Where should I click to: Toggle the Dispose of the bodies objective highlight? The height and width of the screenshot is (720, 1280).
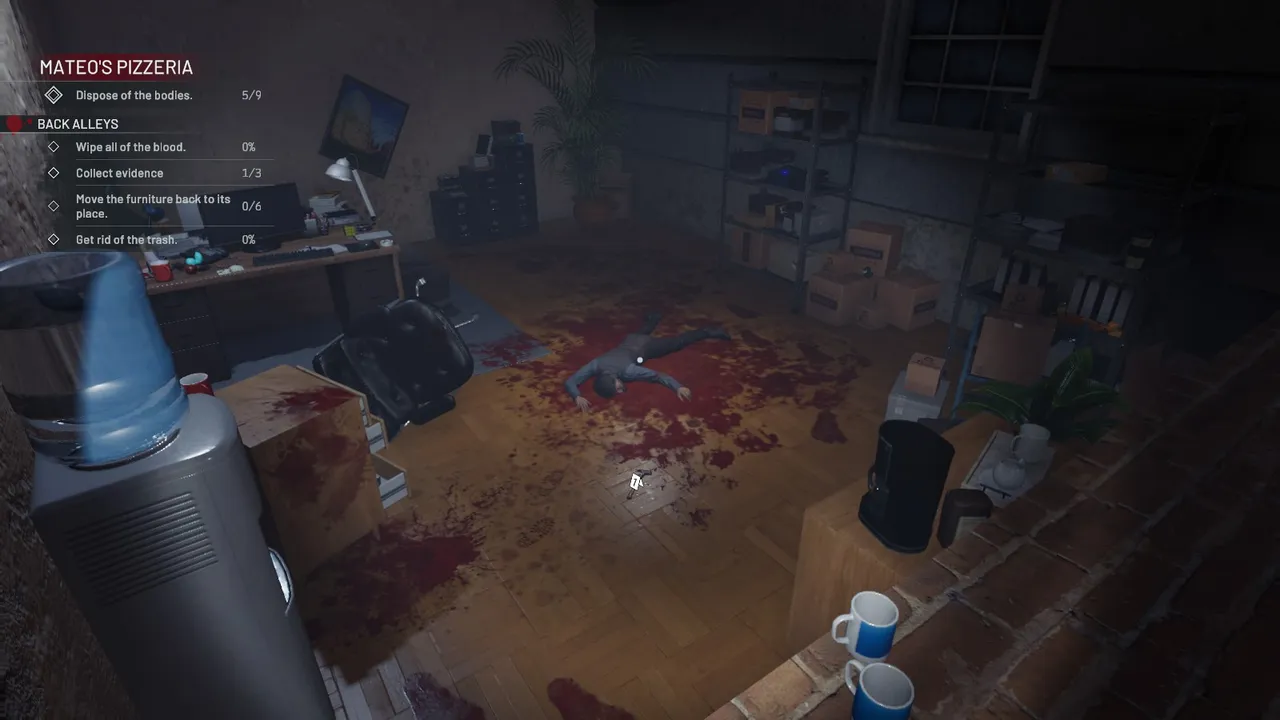click(134, 95)
